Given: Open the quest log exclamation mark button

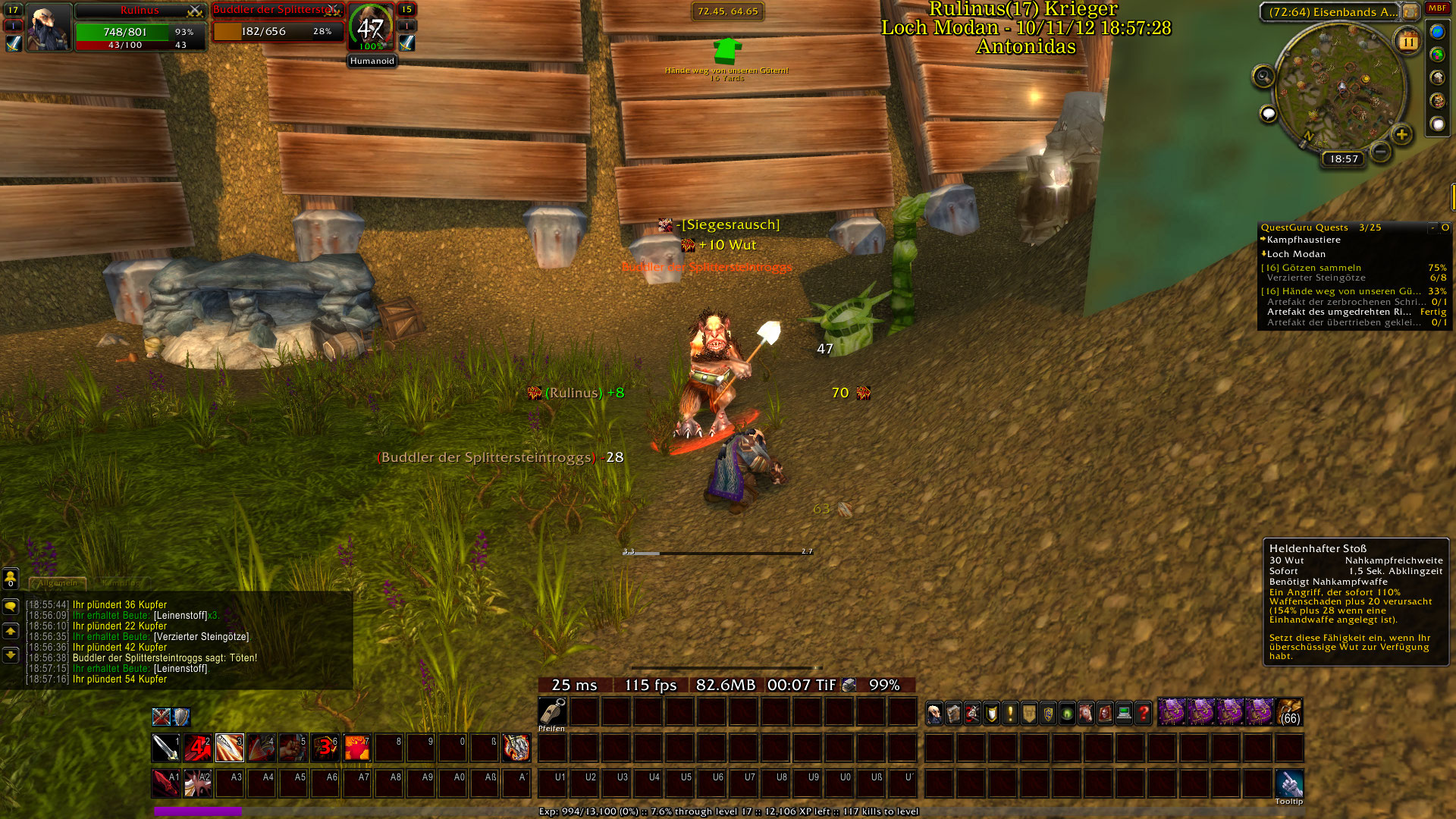Looking at the screenshot, I should pyautogui.click(x=1010, y=713).
